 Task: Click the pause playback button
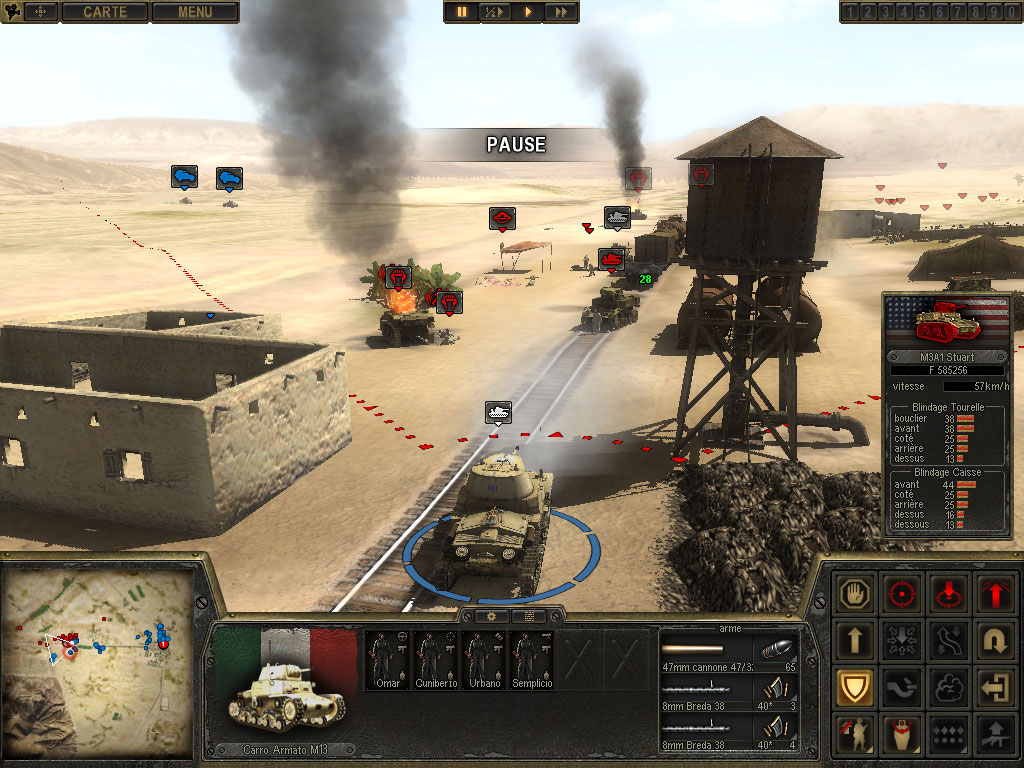coord(462,12)
